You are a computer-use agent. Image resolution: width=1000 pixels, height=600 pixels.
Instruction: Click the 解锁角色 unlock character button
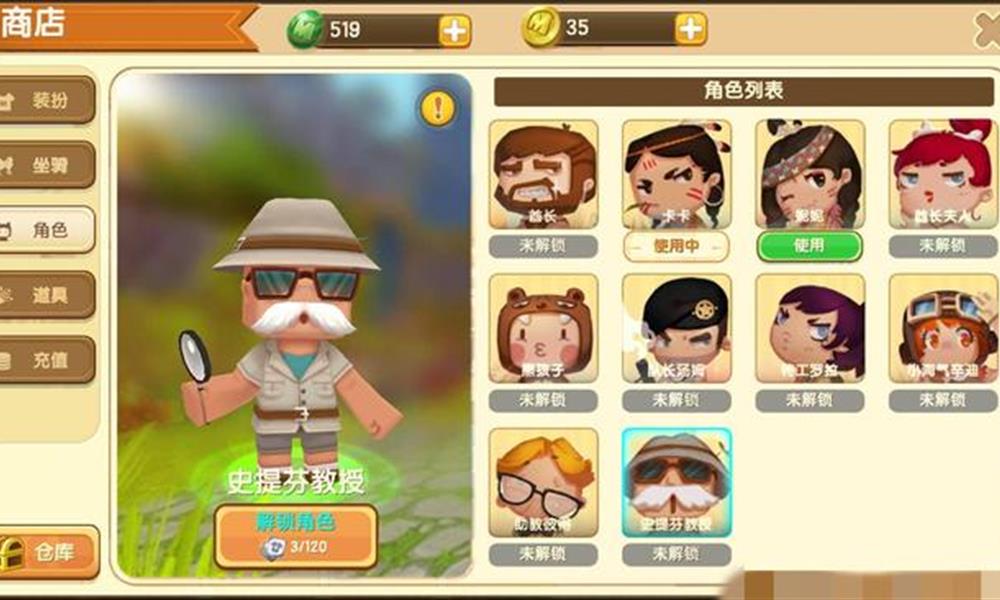click(x=296, y=535)
